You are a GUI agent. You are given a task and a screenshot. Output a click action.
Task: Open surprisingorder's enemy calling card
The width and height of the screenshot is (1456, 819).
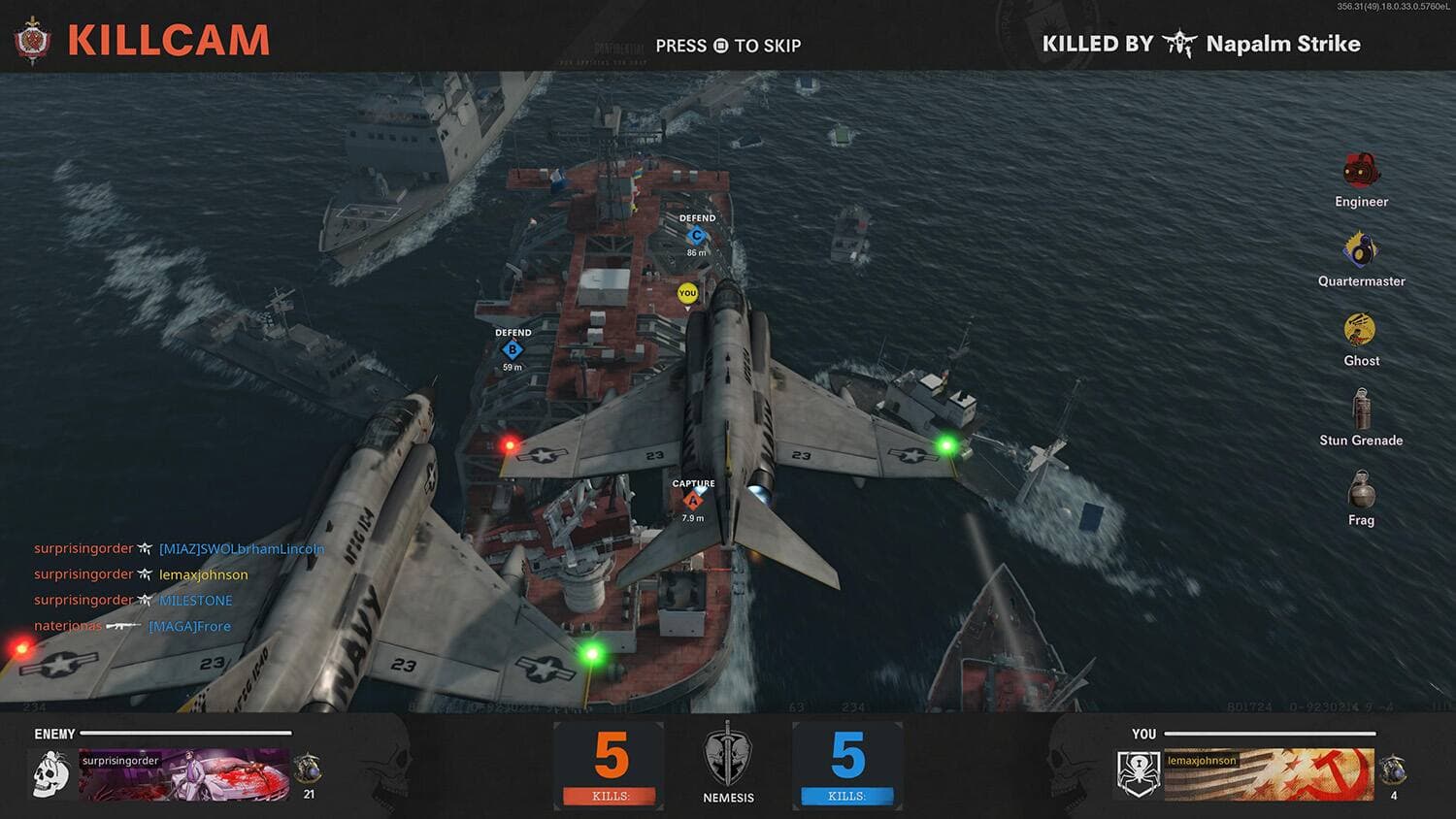click(x=183, y=774)
